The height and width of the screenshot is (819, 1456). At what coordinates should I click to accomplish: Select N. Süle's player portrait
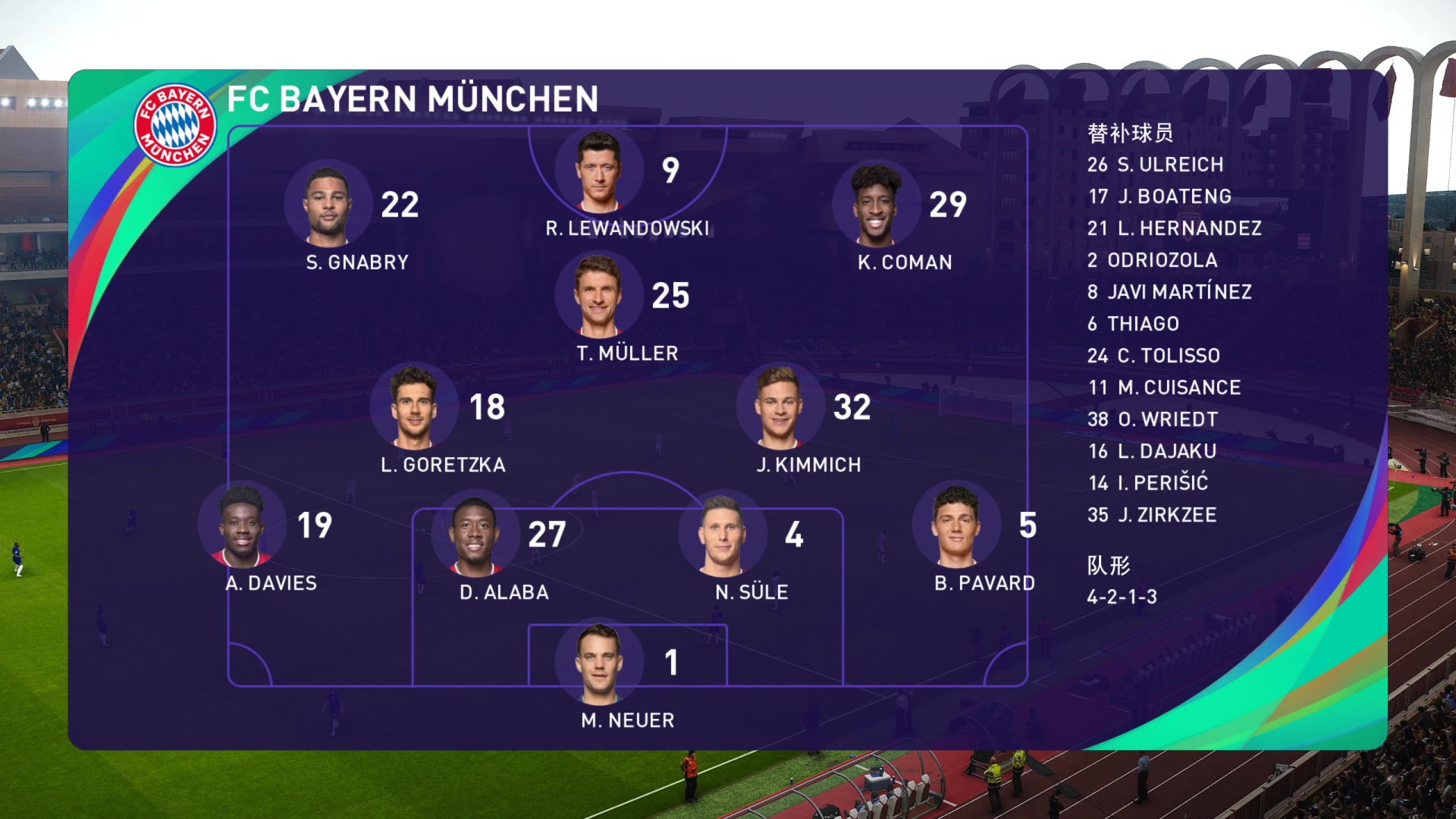tap(722, 535)
